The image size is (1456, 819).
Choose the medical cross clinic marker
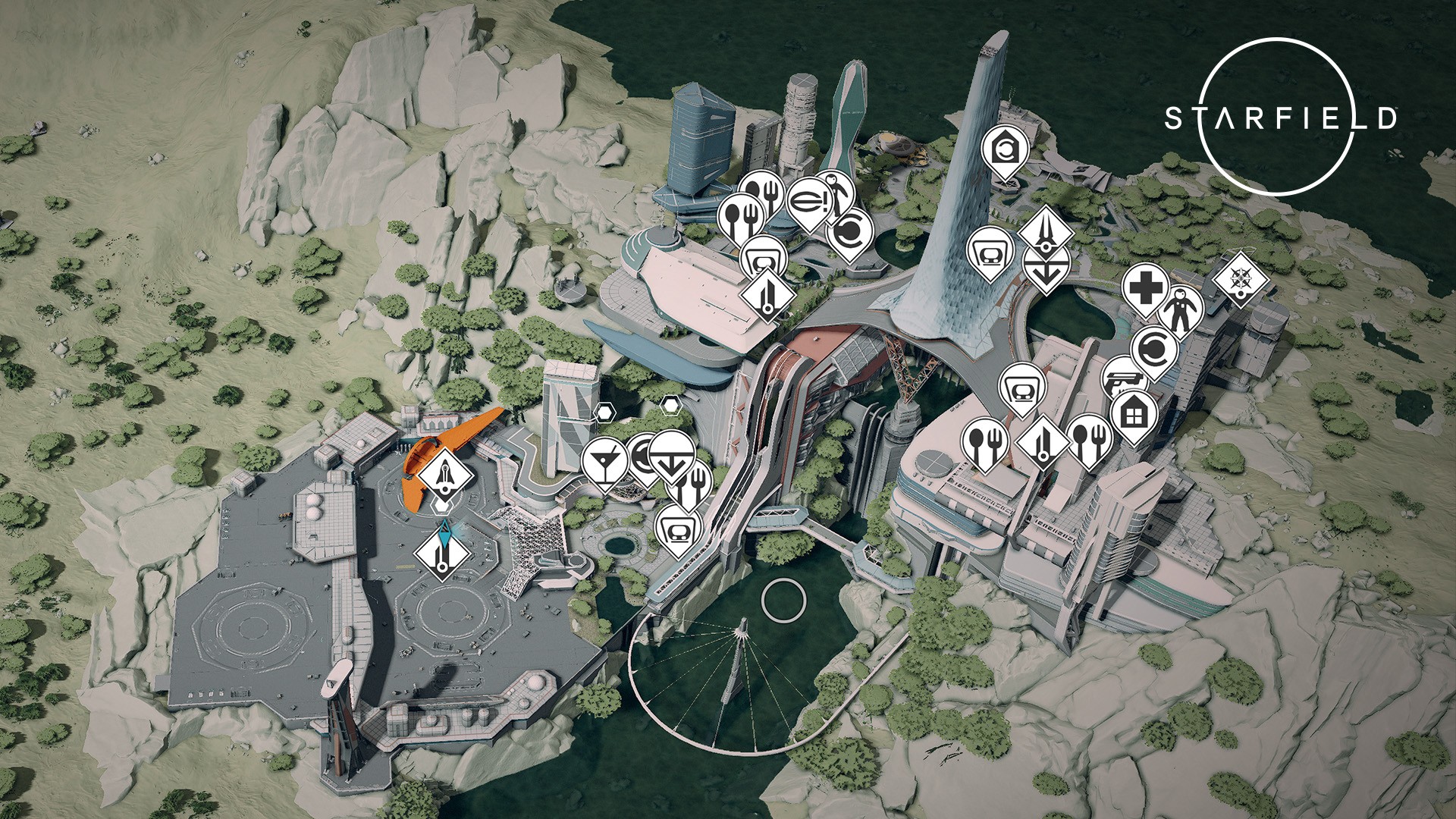[x=1144, y=288]
